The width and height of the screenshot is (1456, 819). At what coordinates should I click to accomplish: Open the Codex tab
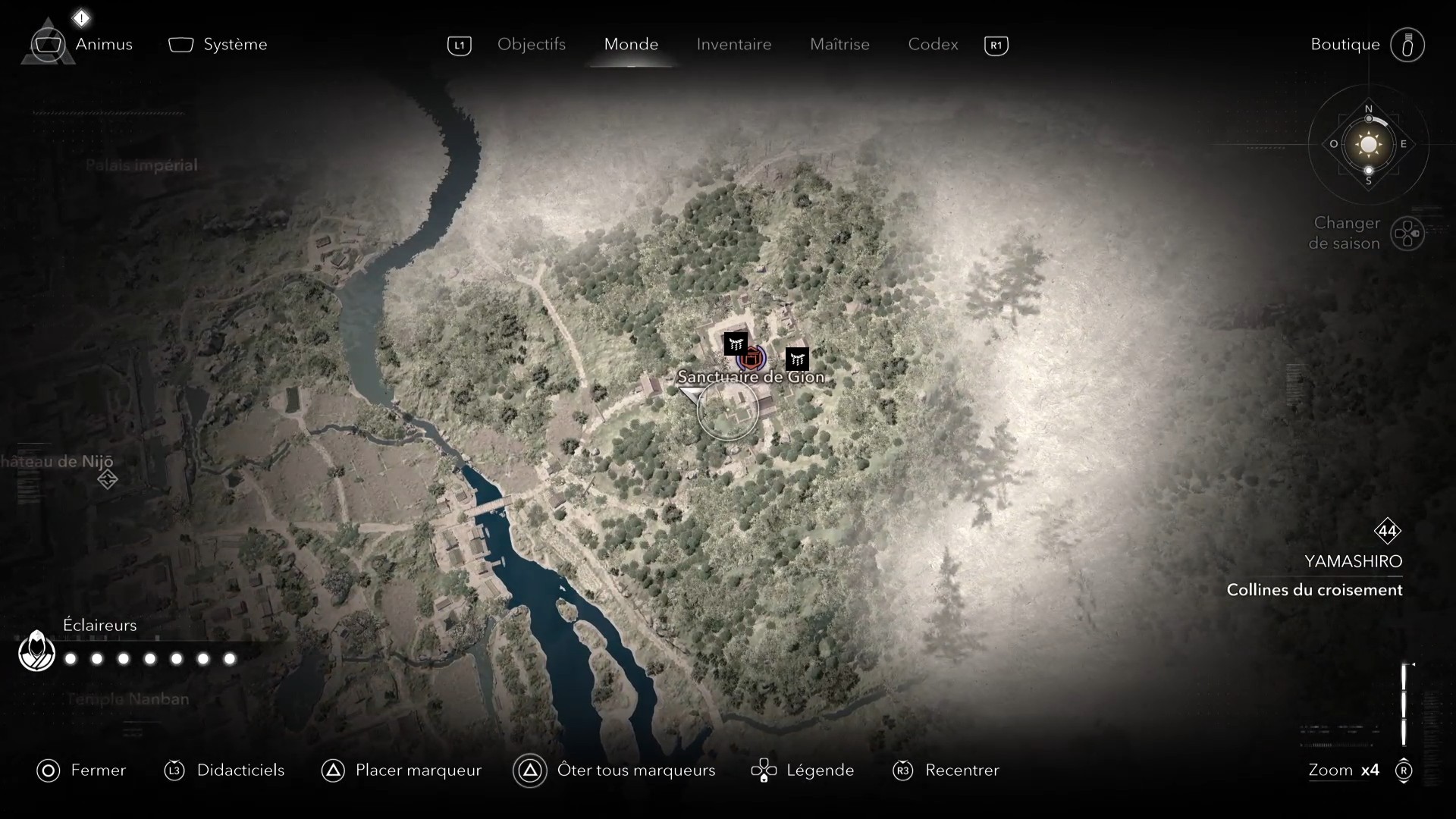(932, 45)
